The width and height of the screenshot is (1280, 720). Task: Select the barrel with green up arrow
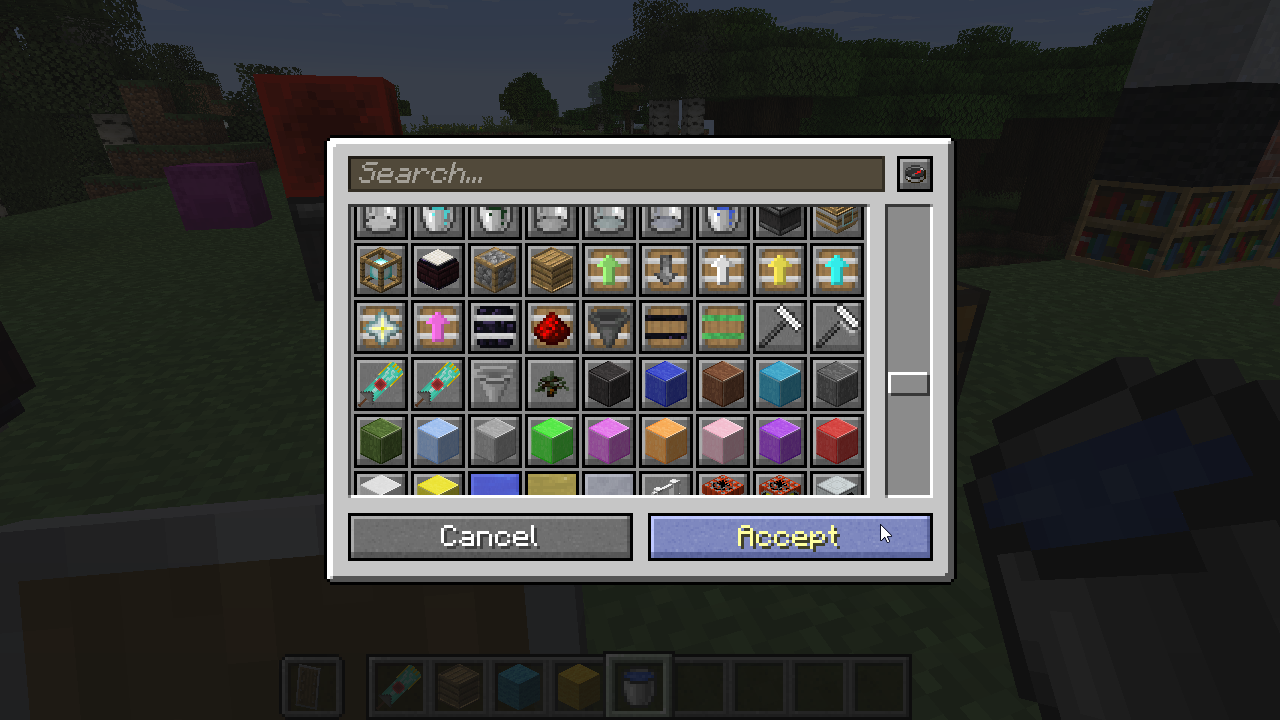pyautogui.click(x=609, y=270)
